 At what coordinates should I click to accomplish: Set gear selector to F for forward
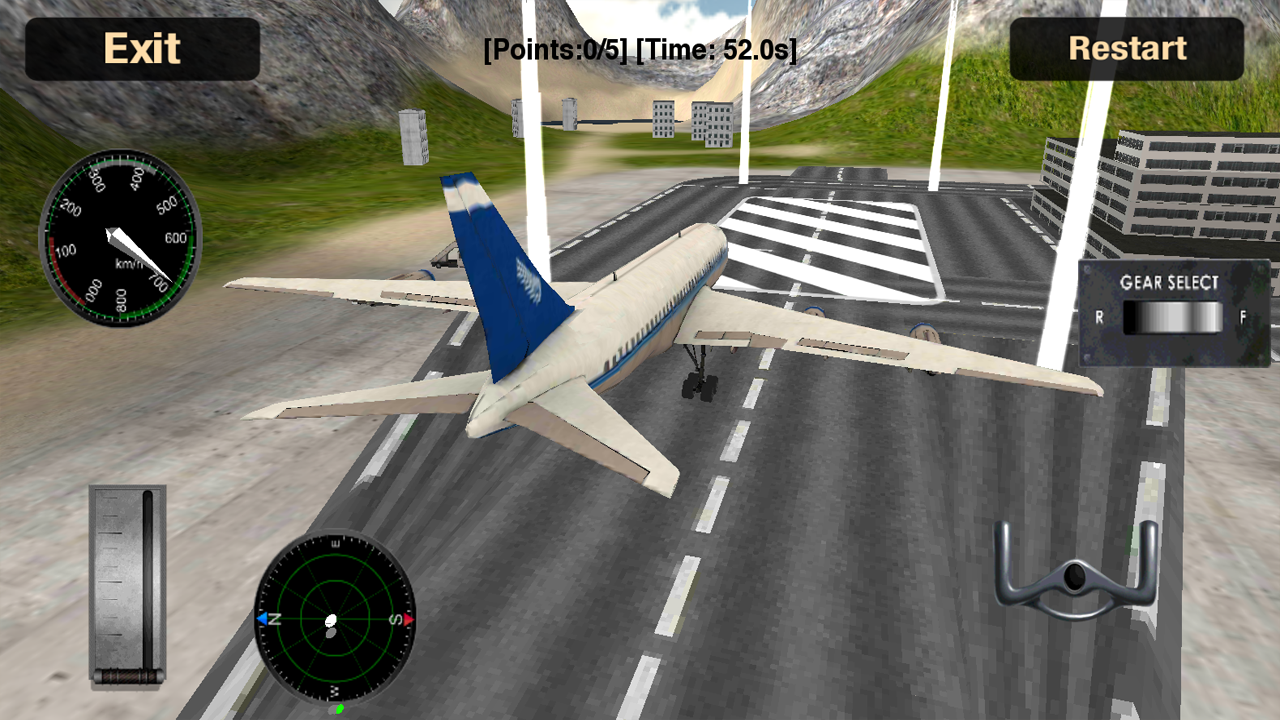click(x=1242, y=316)
